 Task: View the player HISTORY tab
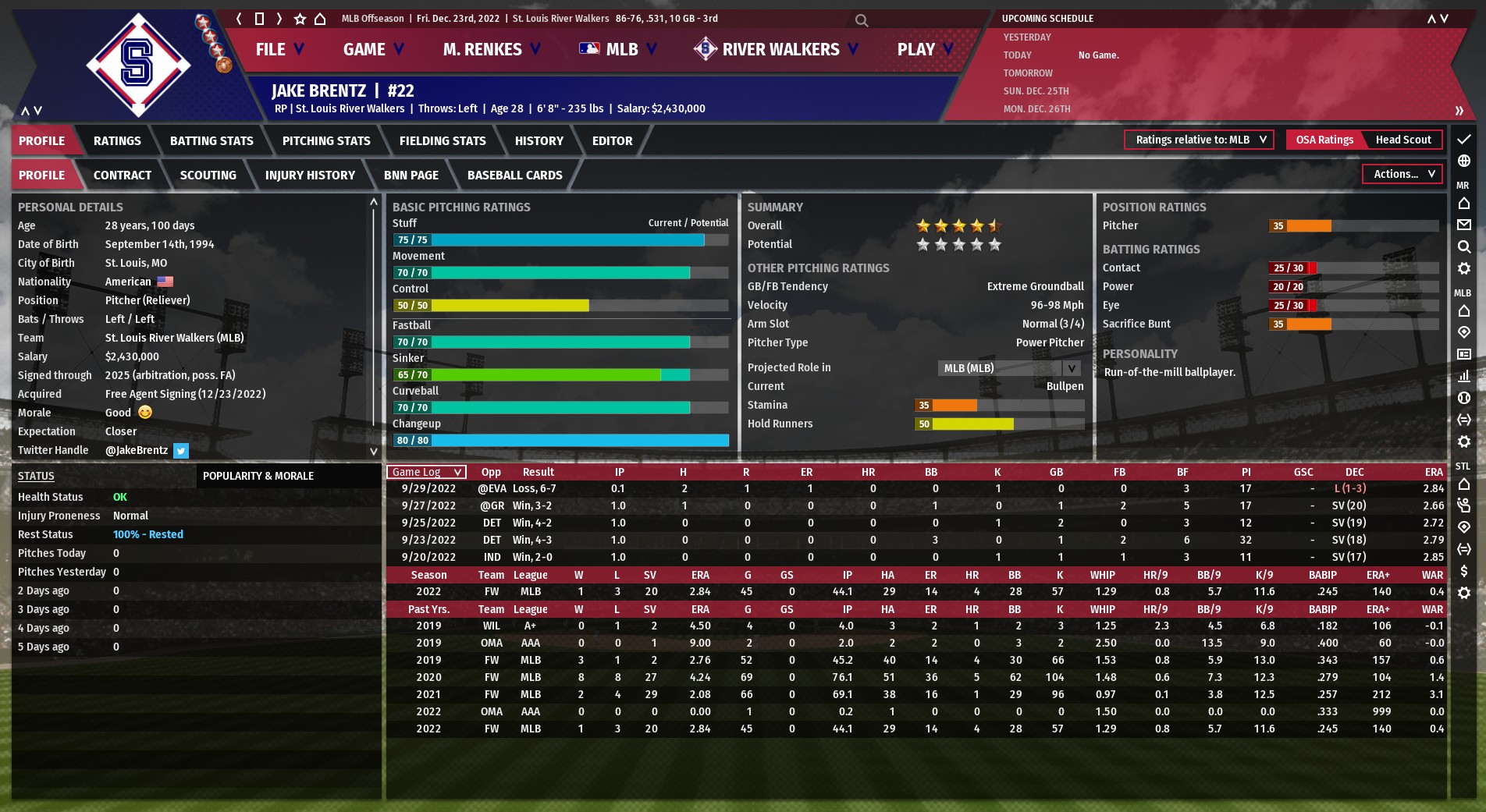(539, 141)
